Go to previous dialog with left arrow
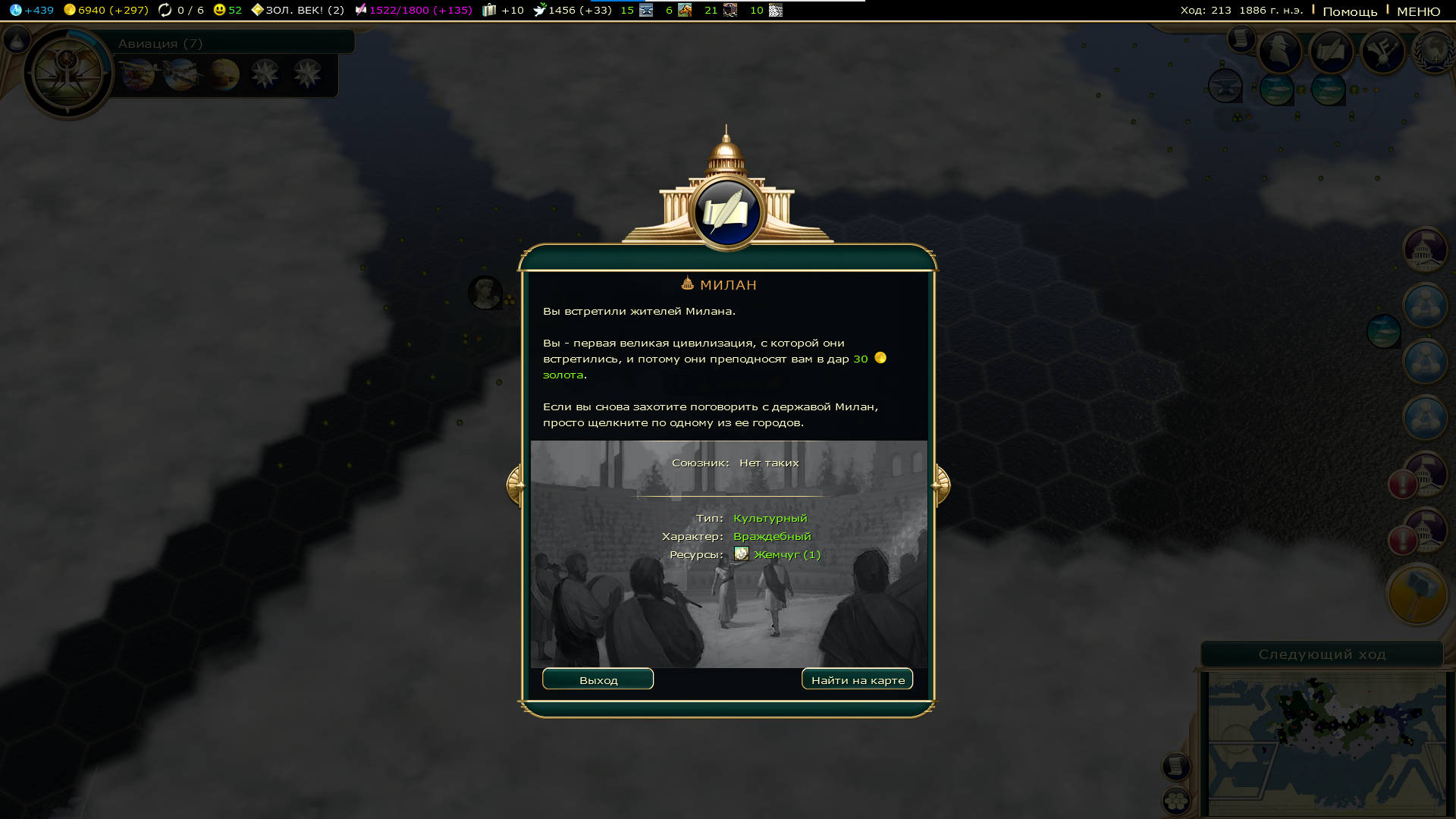Viewport: 1456px width, 819px height. 515,485
